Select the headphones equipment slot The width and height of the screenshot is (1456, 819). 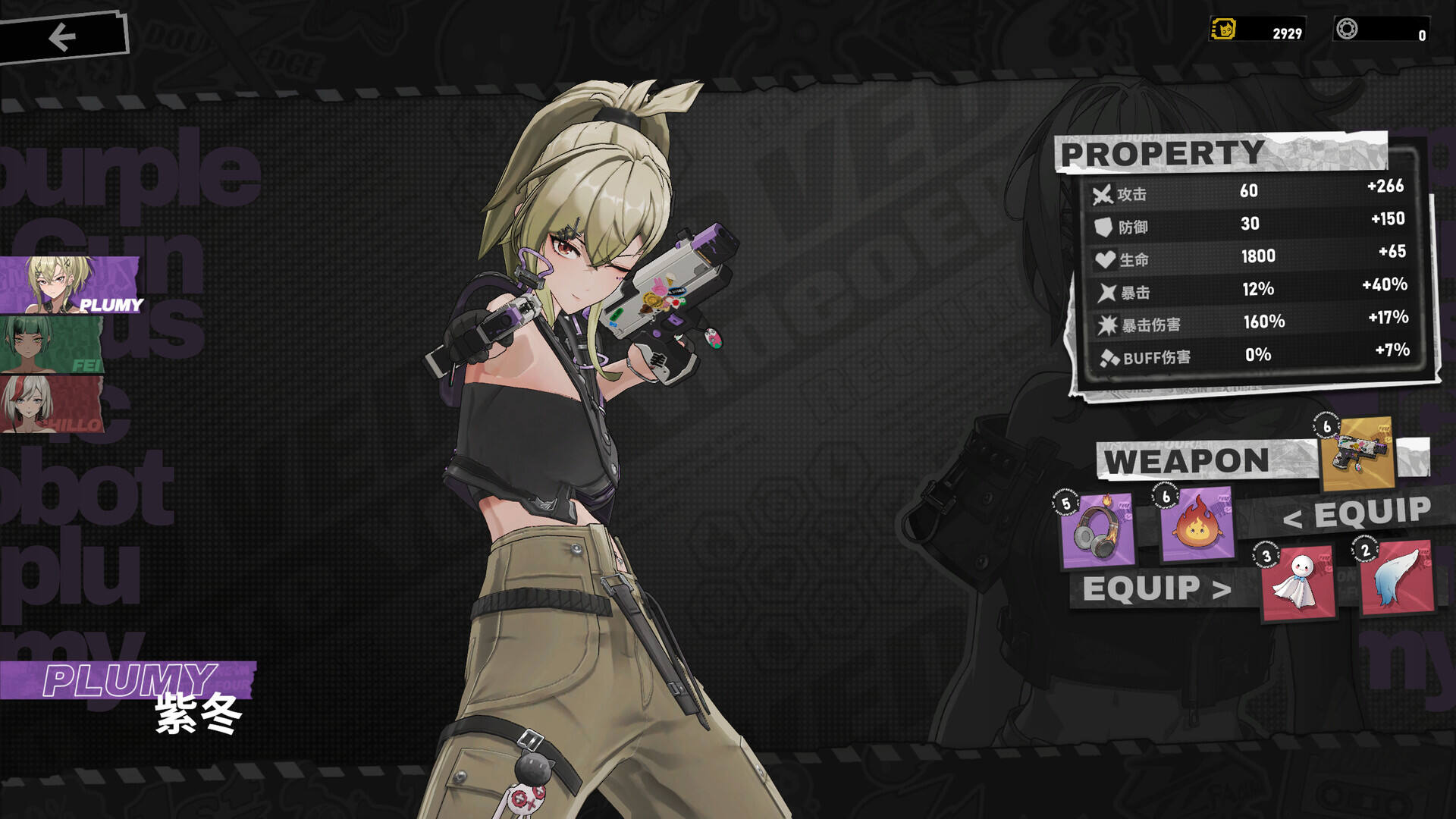pos(1097,531)
